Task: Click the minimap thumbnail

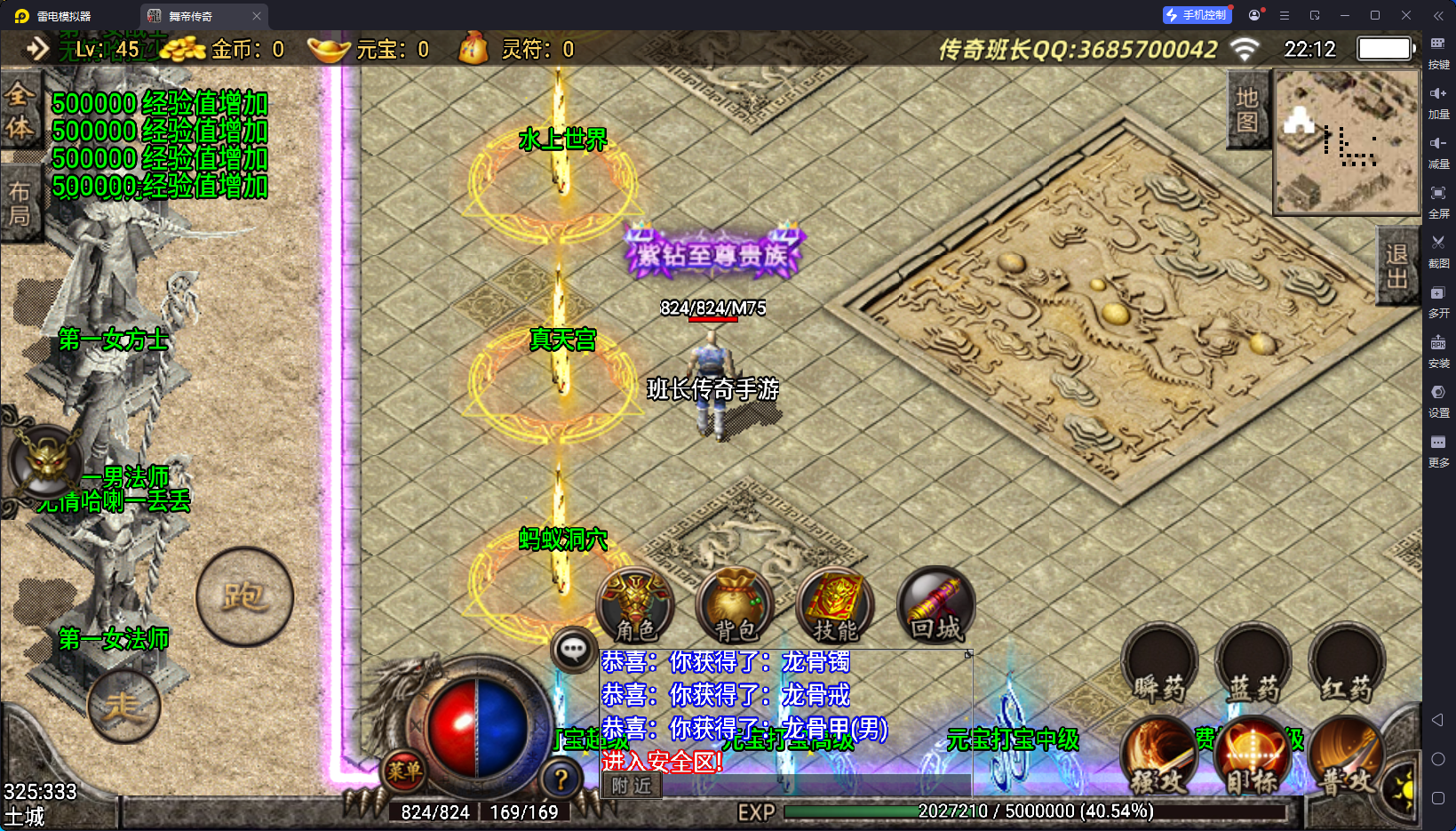Action: [x=1347, y=142]
